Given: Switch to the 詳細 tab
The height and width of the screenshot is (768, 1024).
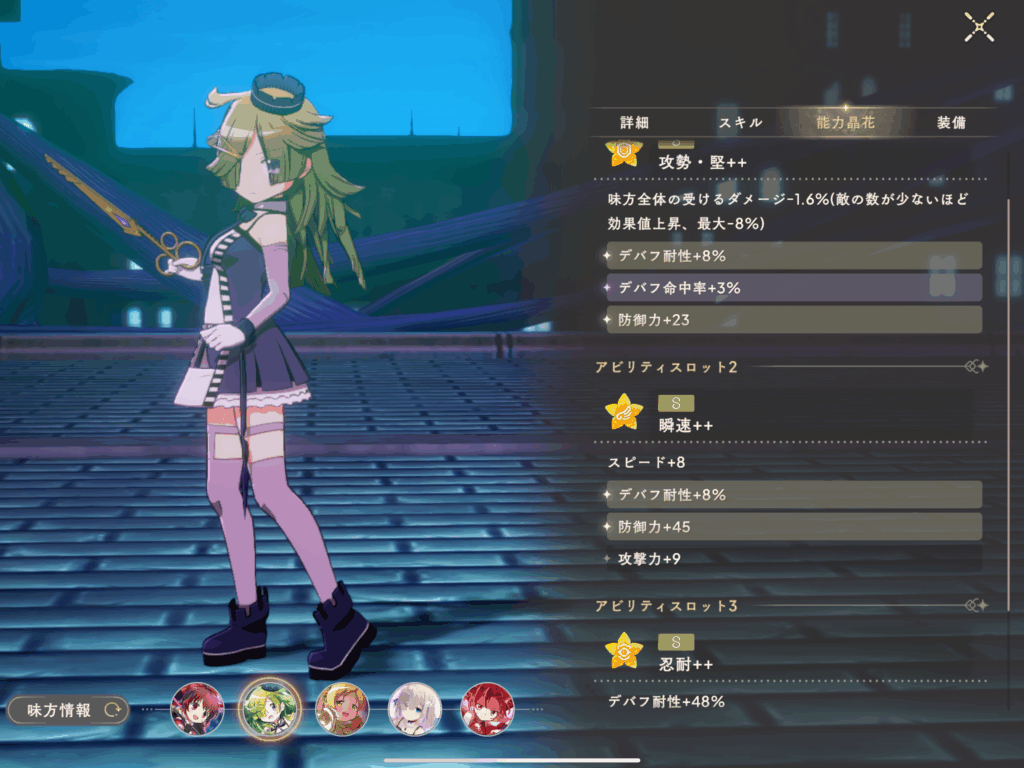Looking at the screenshot, I should (x=635, y=122).
